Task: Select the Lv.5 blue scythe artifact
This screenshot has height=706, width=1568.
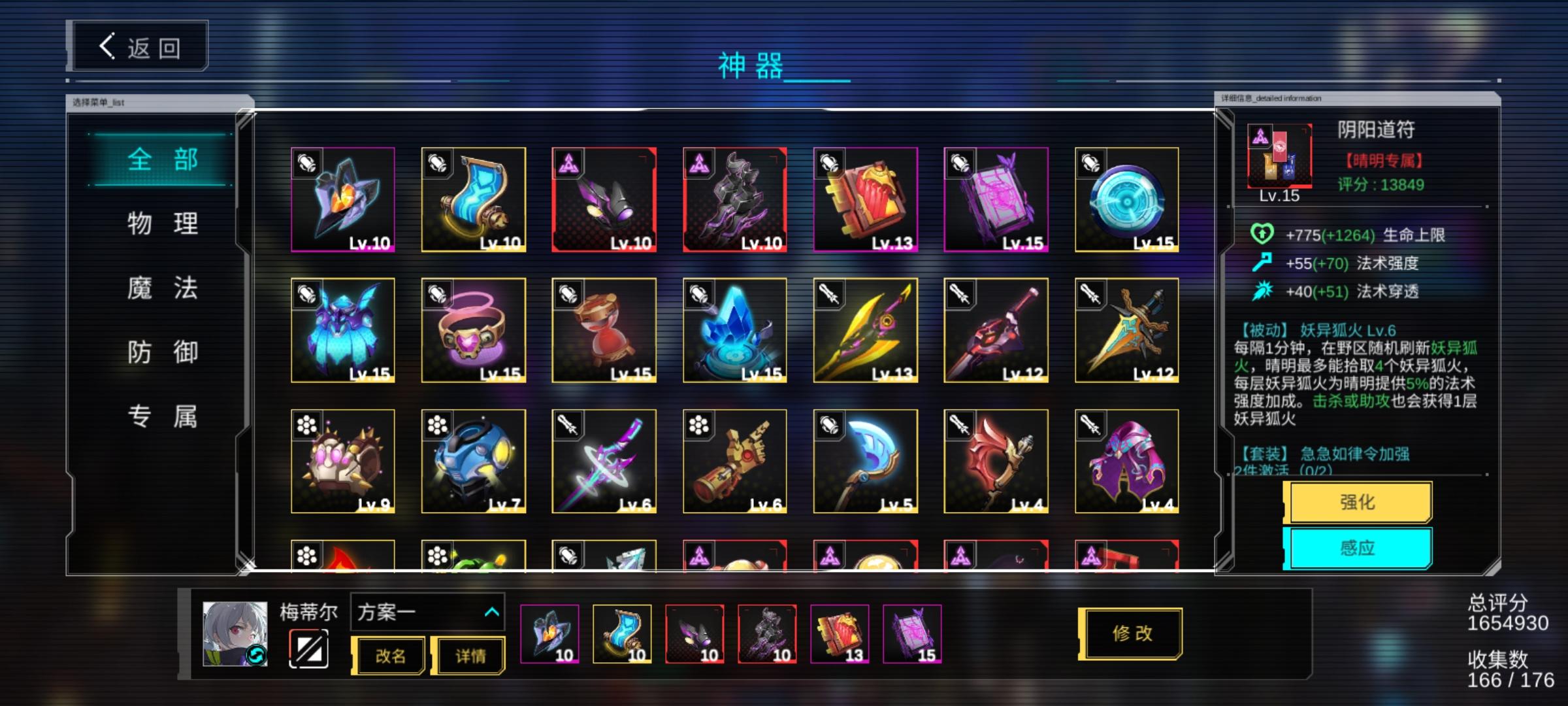Action: click(x=866, y=461)
